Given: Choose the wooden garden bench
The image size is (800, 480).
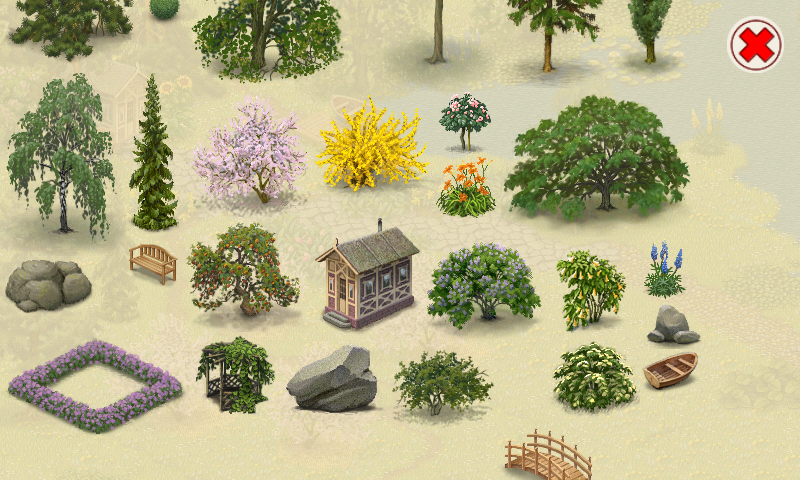Looking at the screenshot, I should click(x=153, y=262).
